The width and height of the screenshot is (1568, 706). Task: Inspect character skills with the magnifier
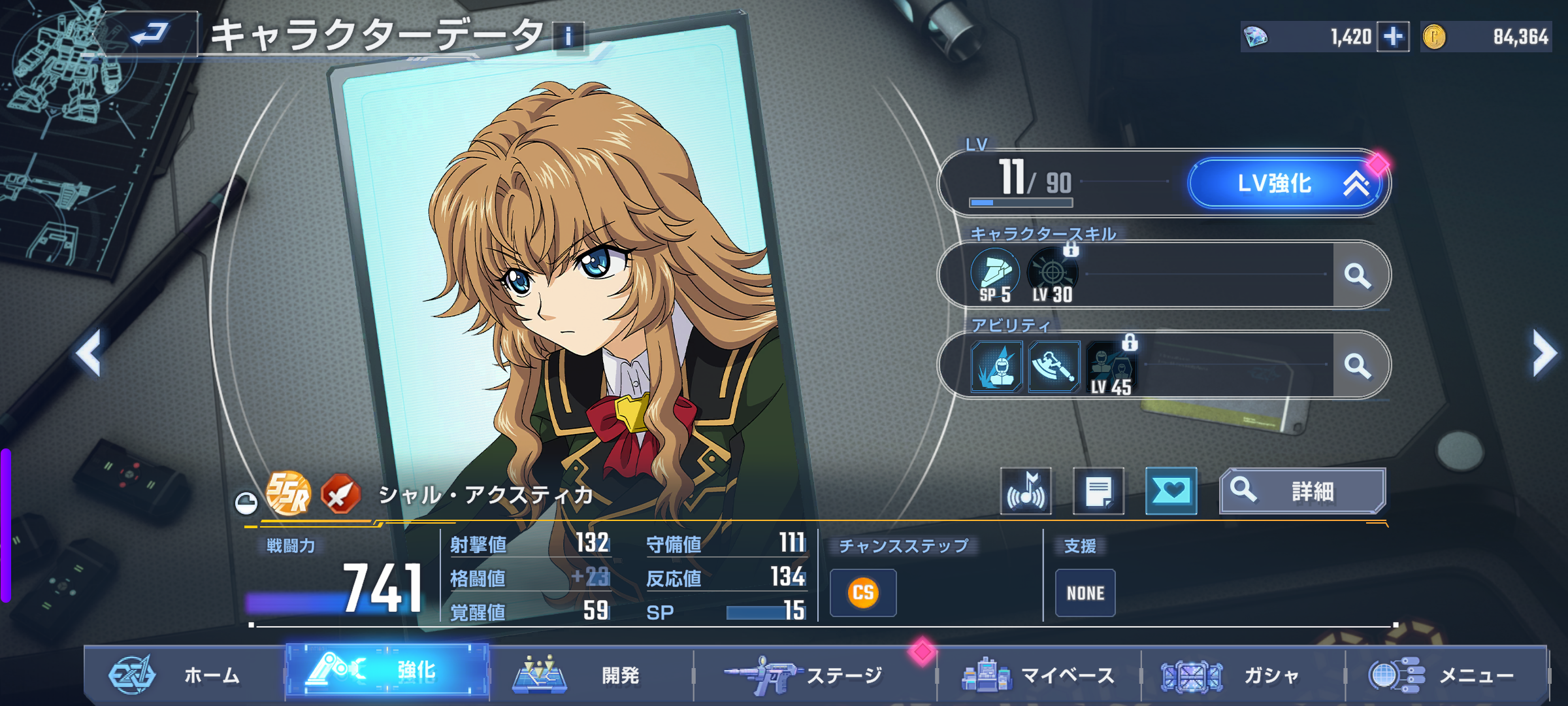tap(1358, 275)
